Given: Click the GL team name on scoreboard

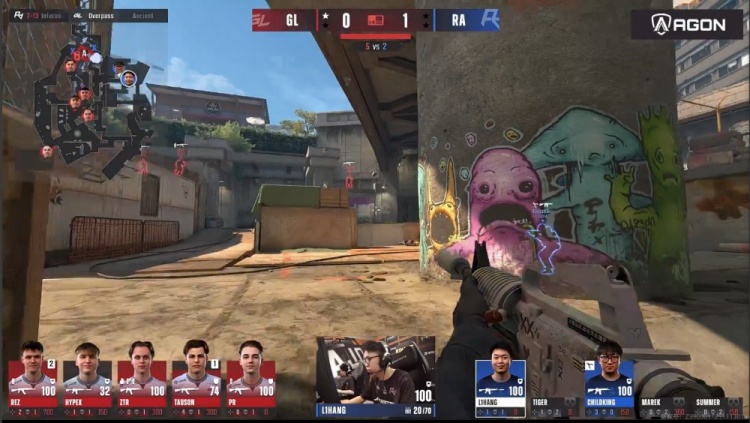Looking at the screenshot, I should (x=292, y=20).
